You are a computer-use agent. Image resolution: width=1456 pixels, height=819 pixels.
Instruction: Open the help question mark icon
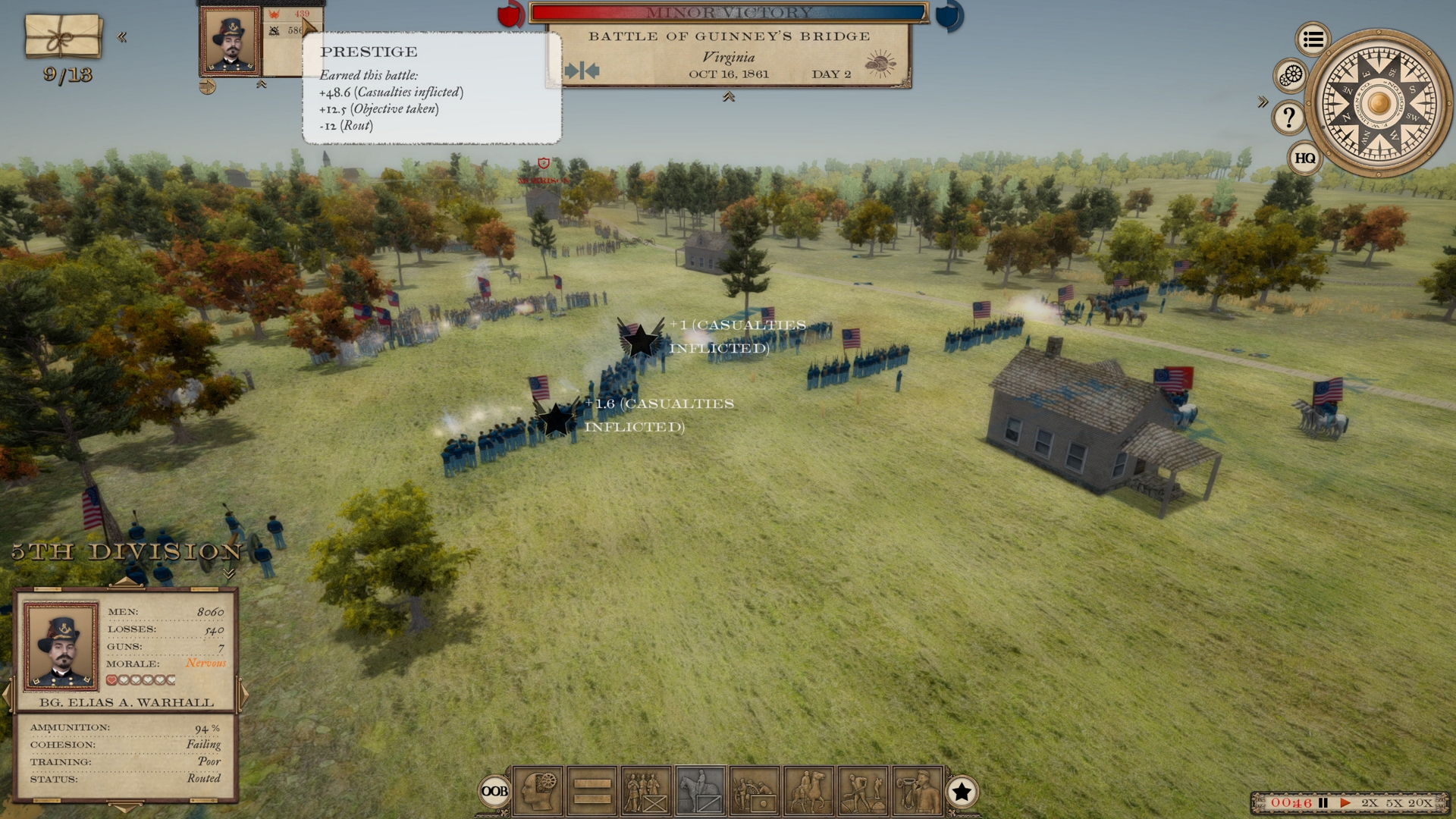tap(1287, 118)
